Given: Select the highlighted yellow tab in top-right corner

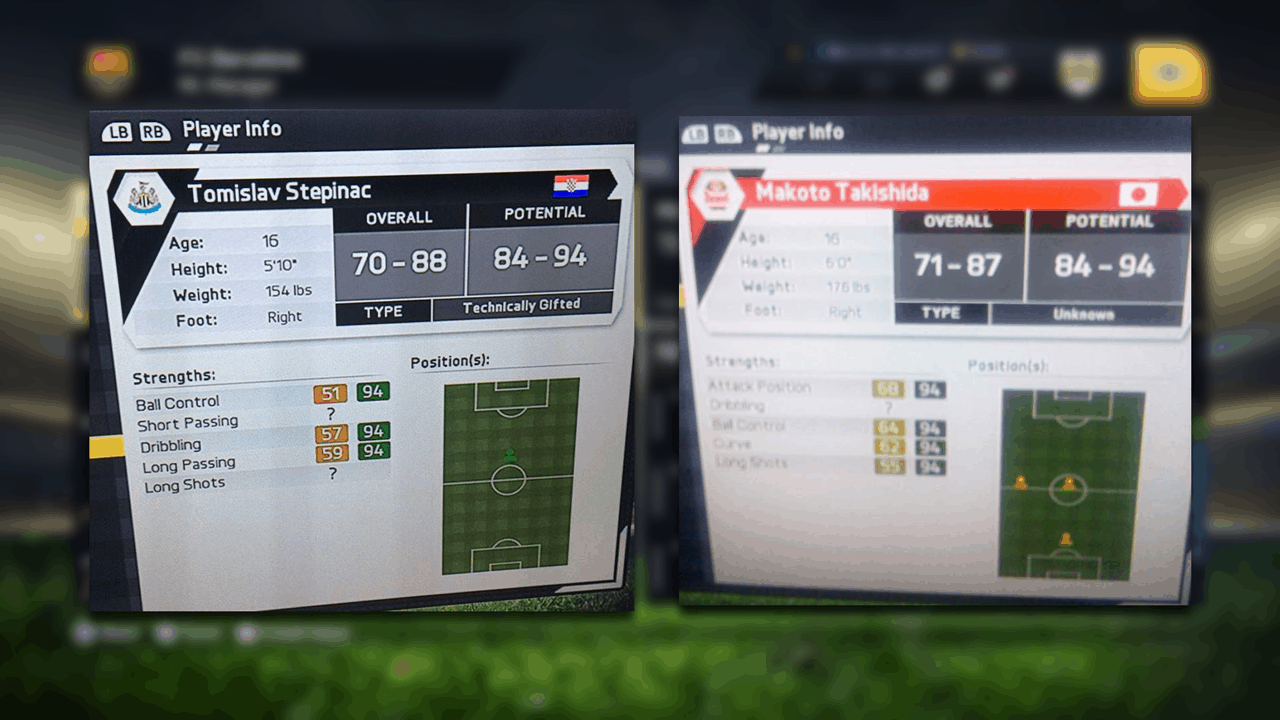Looking at the screenshot, I should (x=1169, y=73).
